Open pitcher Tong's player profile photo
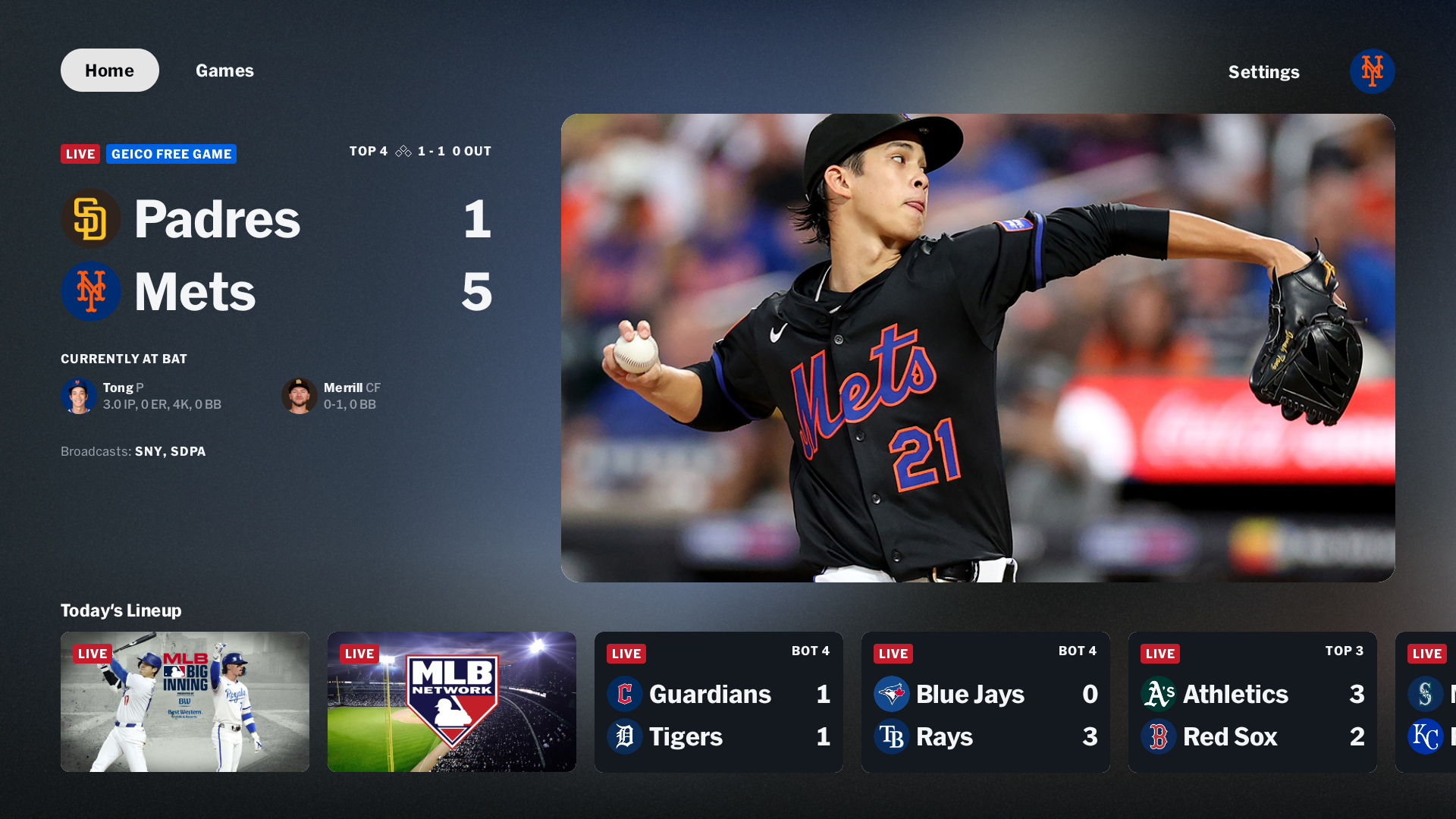Image resolution: width=1456 pixels, height=819 pixels. [x=77, y=396]
